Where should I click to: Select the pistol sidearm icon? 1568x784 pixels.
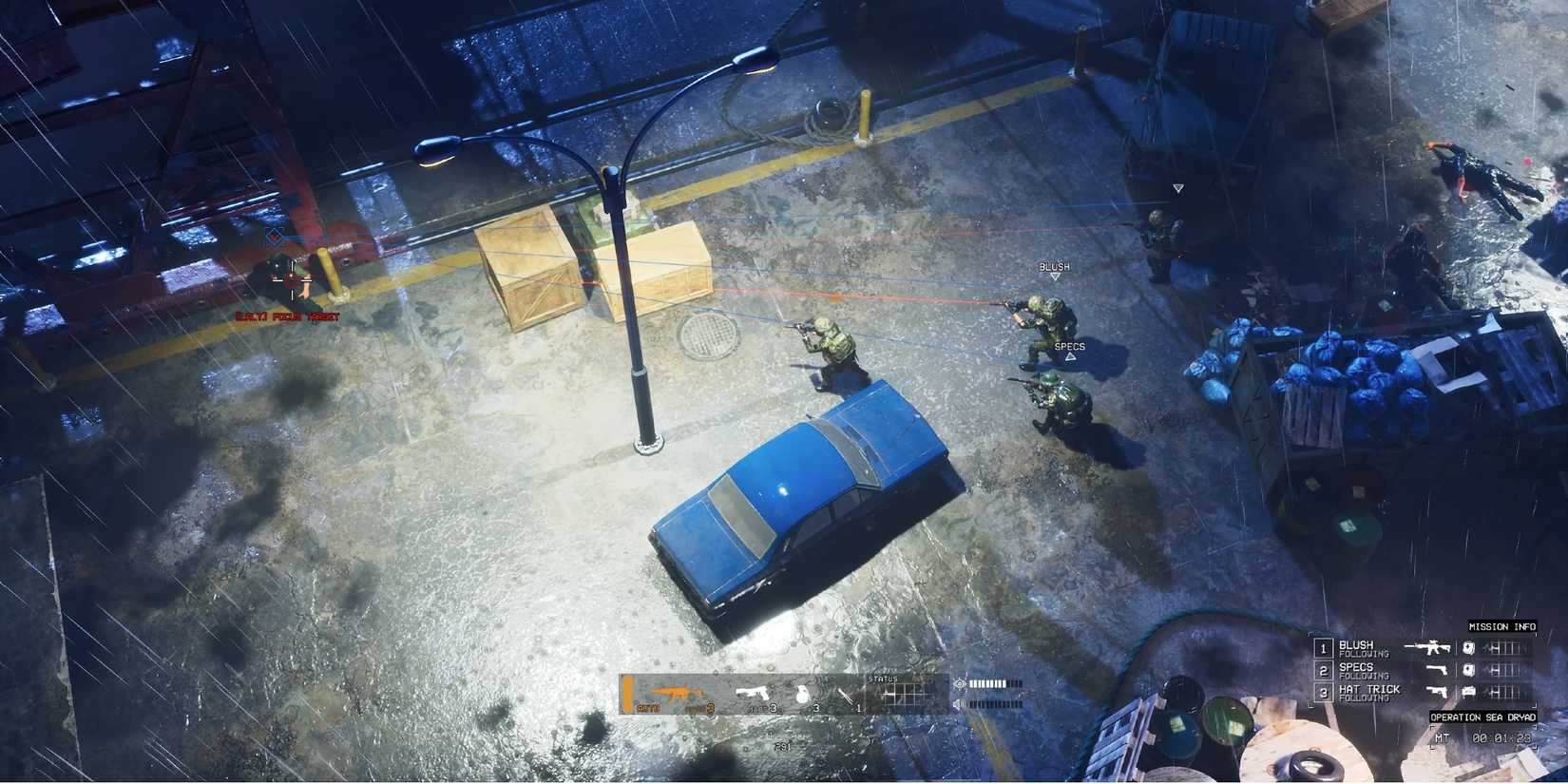point(751,693)
